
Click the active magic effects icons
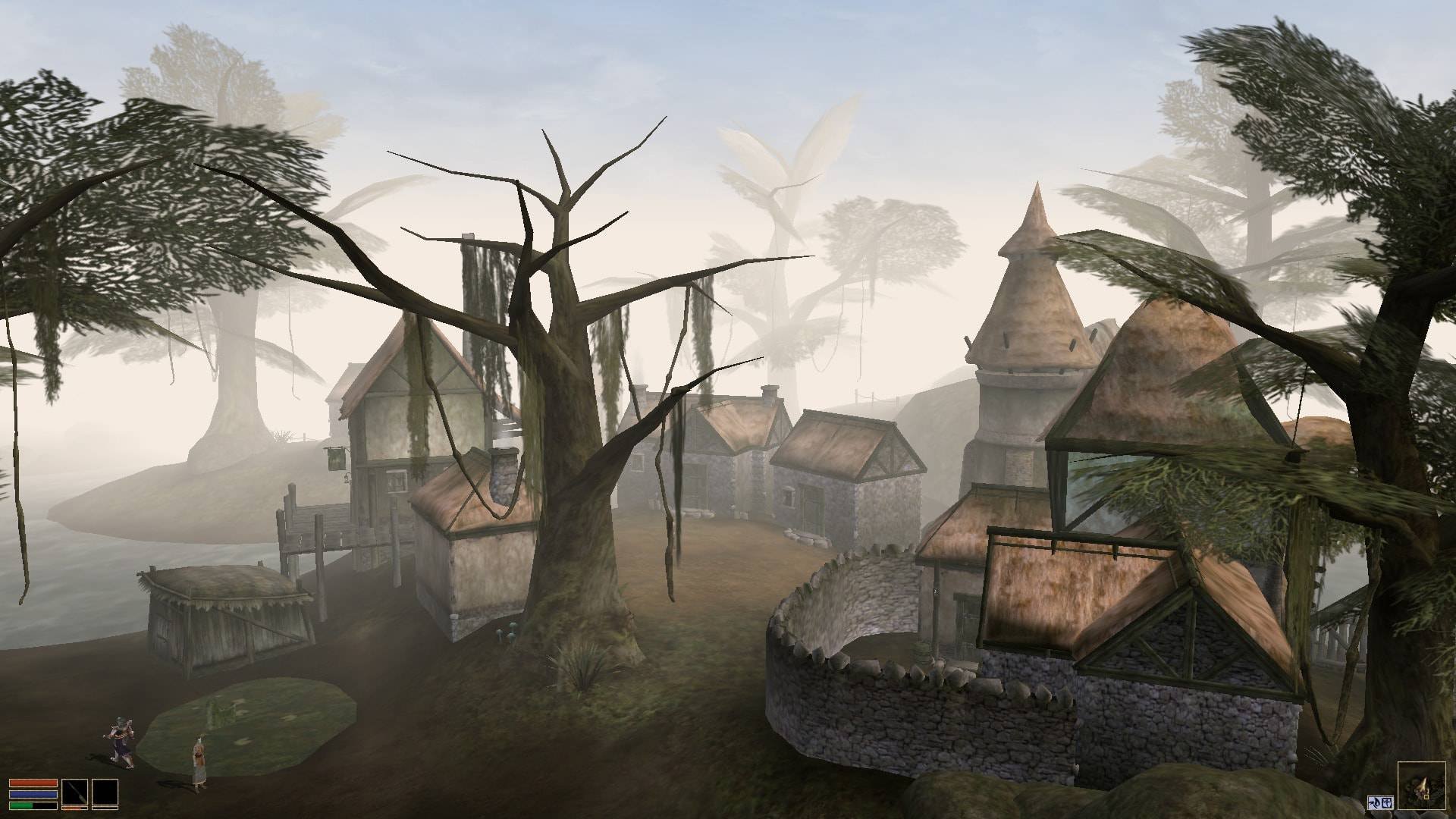pos(1379,802)
